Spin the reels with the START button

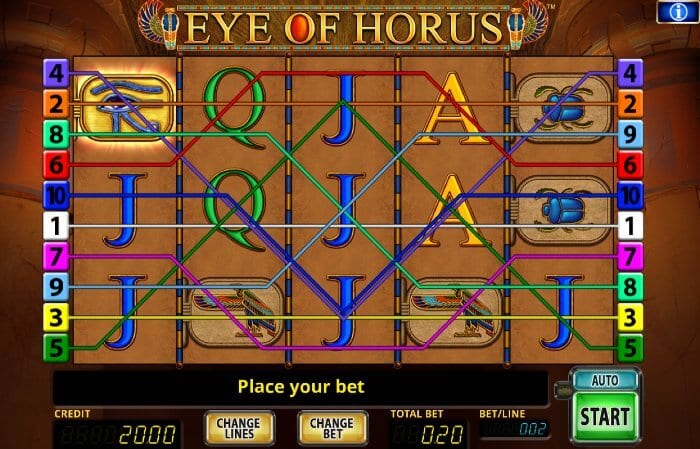[606, 416]
